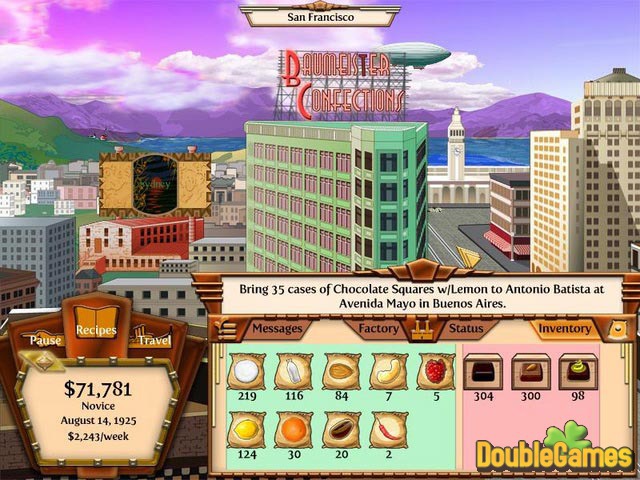
Task: Select the Inventory tab
Action: click(564, 328)
